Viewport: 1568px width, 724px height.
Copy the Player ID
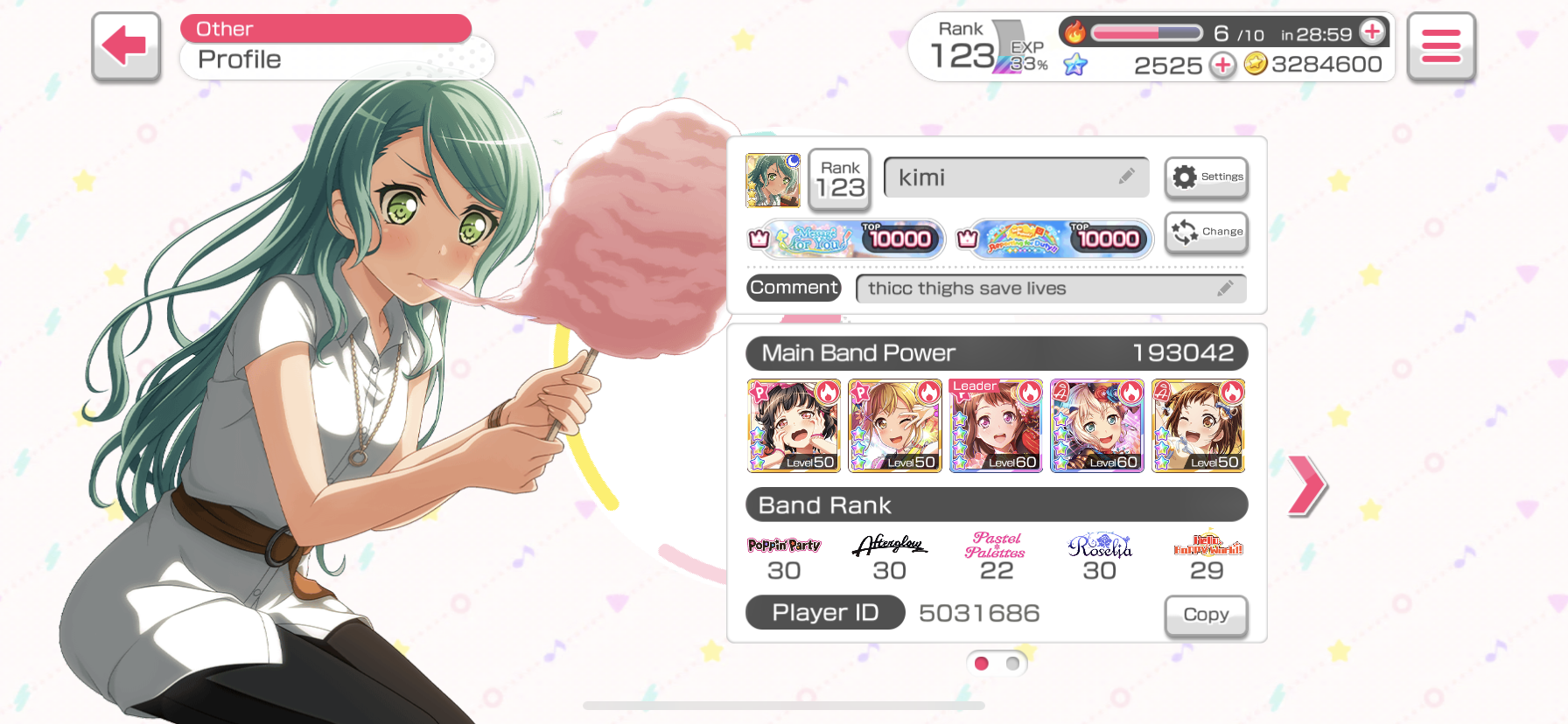click(1205, 615)
